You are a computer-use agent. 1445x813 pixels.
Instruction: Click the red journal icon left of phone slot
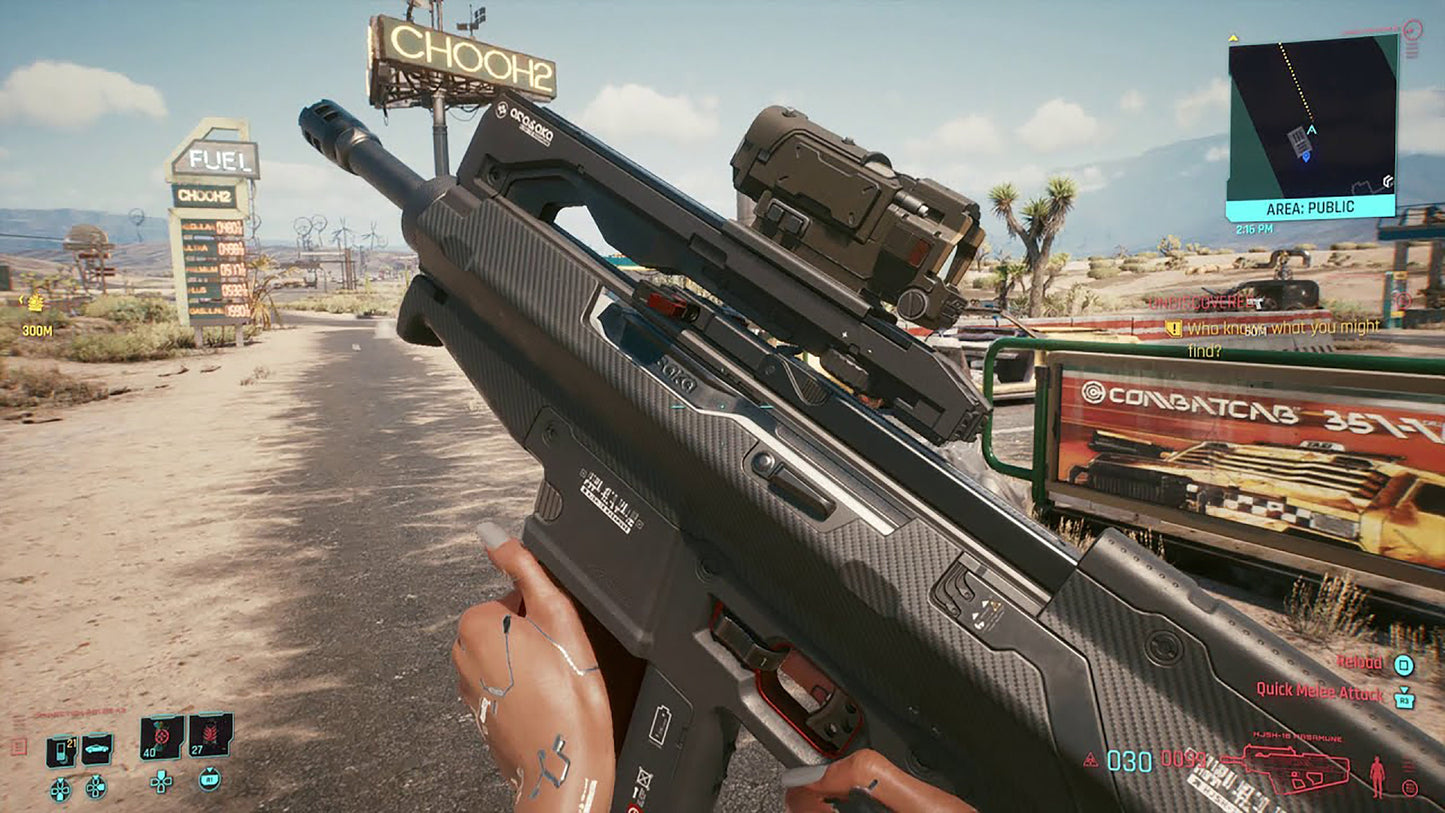(x=18, y=747)
